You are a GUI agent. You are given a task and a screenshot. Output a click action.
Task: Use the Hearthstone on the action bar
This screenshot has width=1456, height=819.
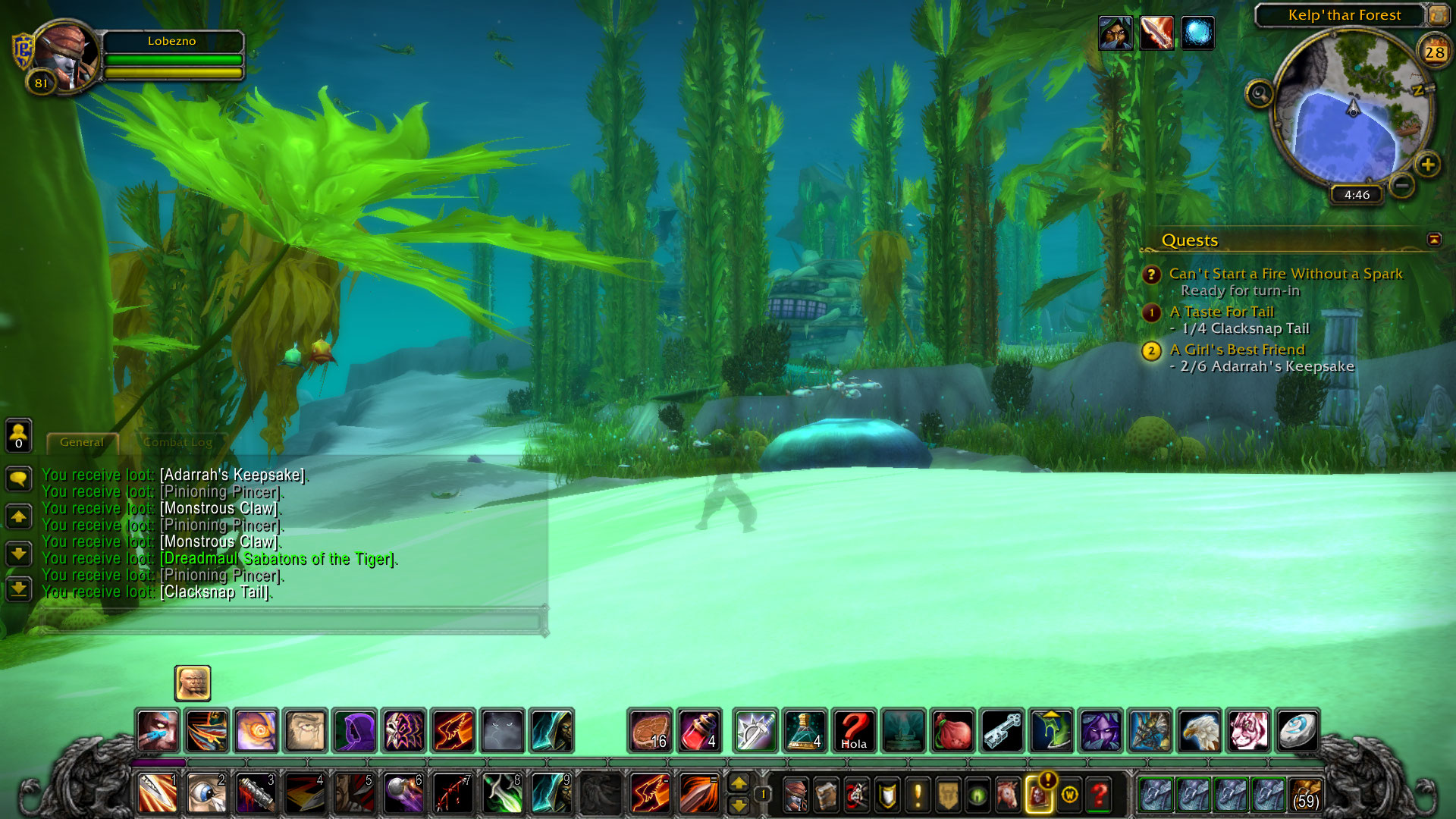(x=1298, y=731)
